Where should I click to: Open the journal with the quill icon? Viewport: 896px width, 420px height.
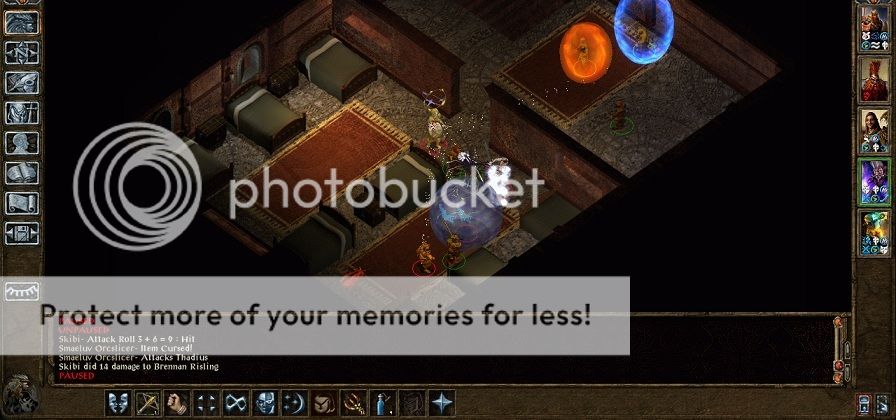point(21,83)
